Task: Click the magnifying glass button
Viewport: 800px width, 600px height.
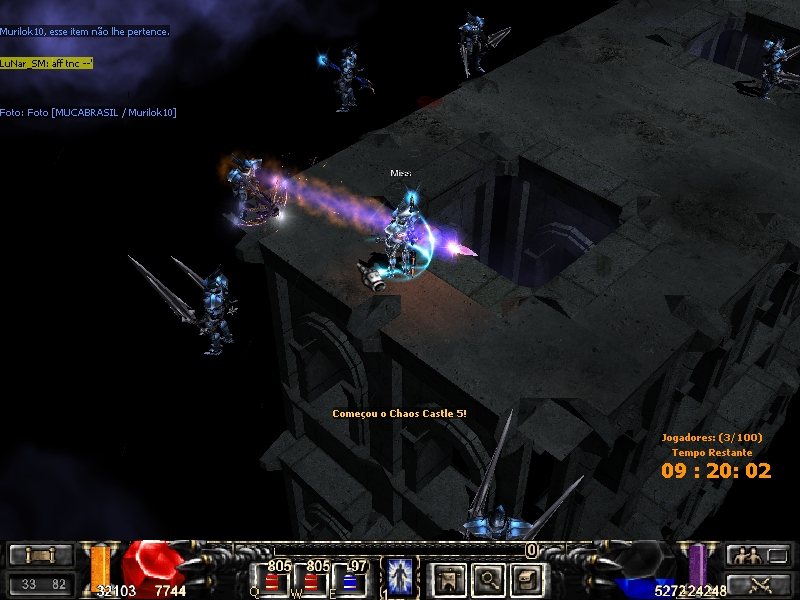Action: pos(487,578)
